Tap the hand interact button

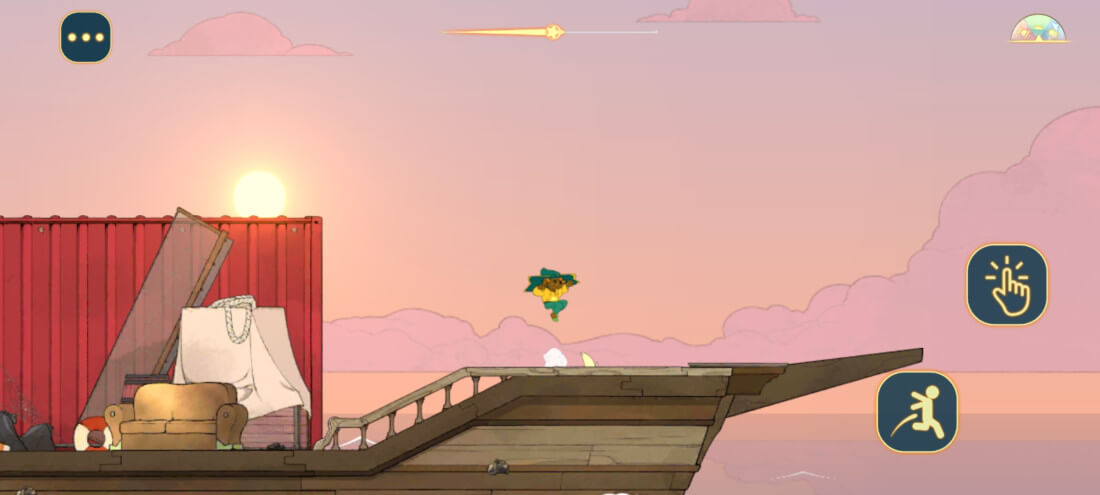tap(1006, 285)
